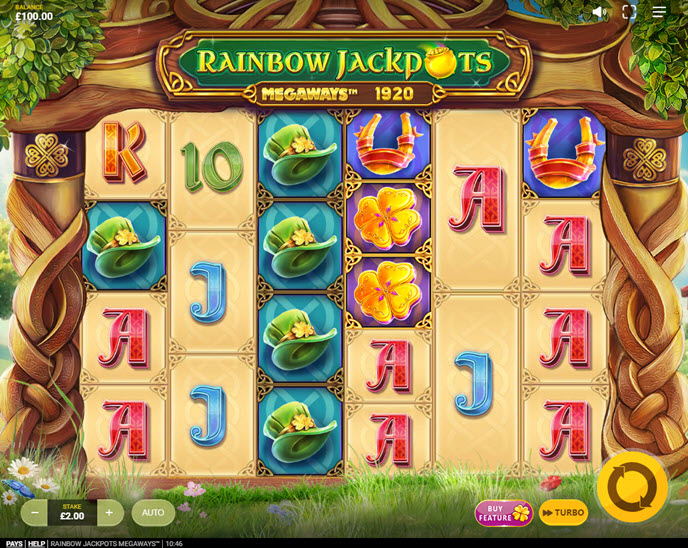This screenshot has width=688, height=548.
Task: Show the Pays table
Action: tap(14, 543)
